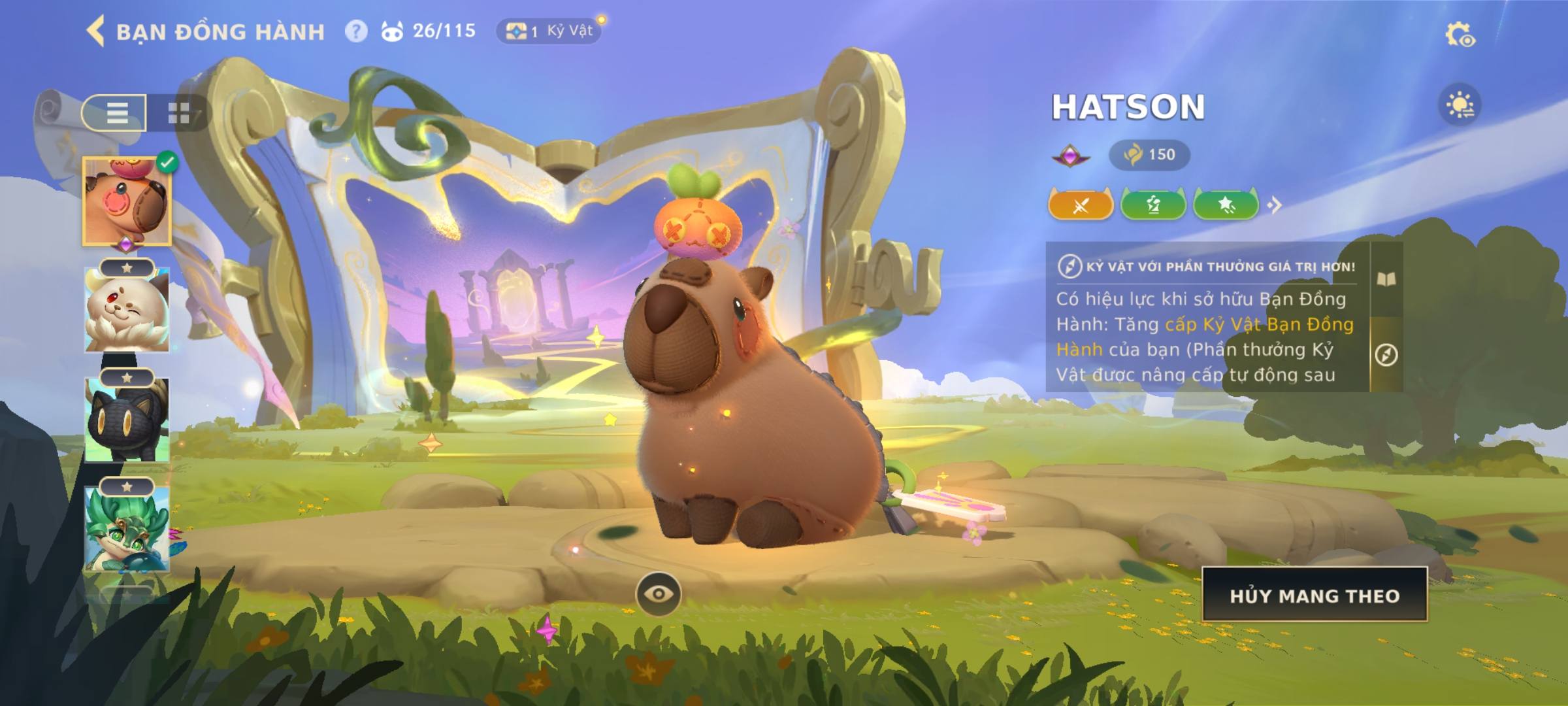
Task: Select the orange crossed-swords trait badge
Action: coord(1081,205)
